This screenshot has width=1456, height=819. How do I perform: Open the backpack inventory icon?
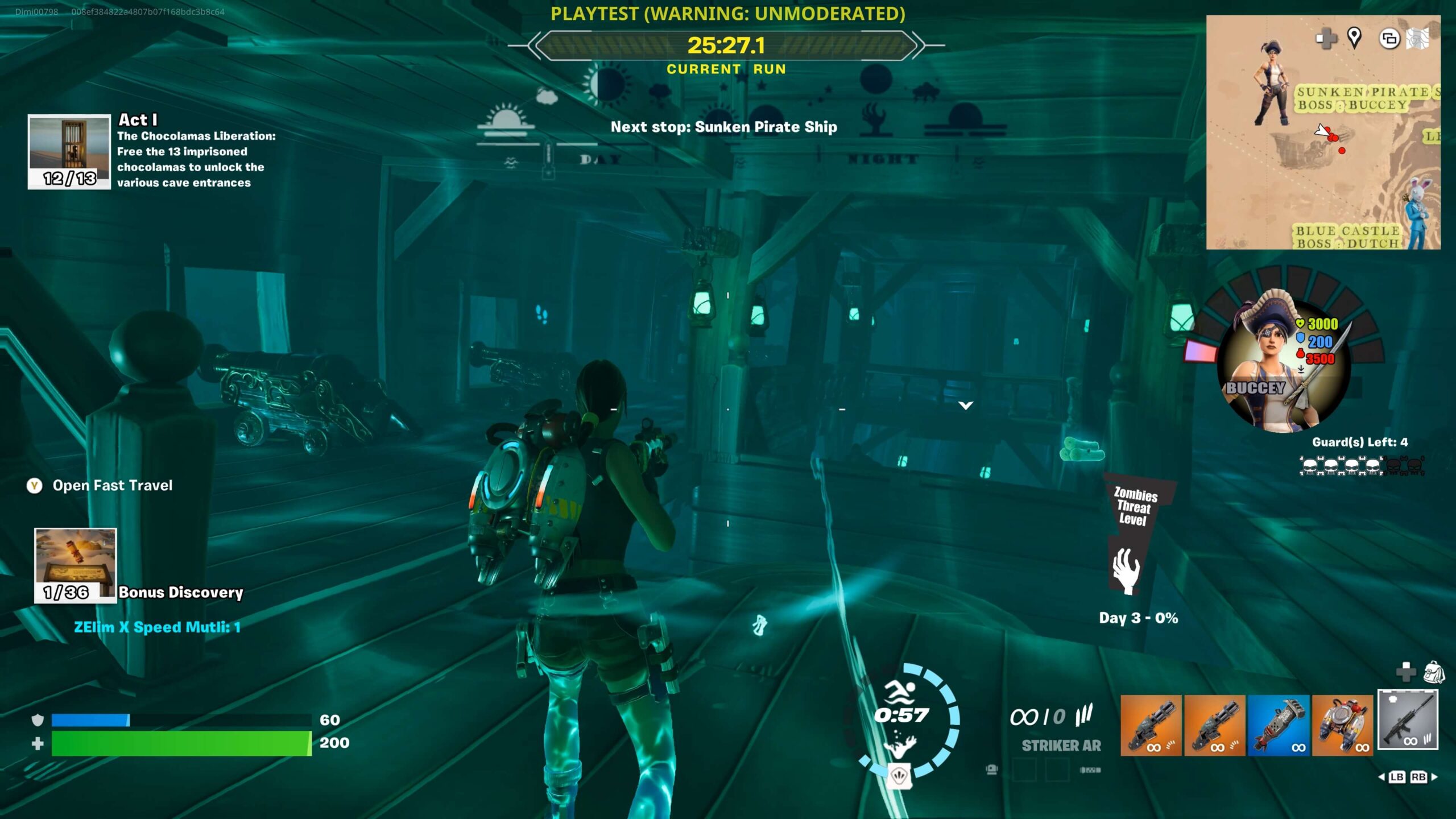(x=1434, y=672)
